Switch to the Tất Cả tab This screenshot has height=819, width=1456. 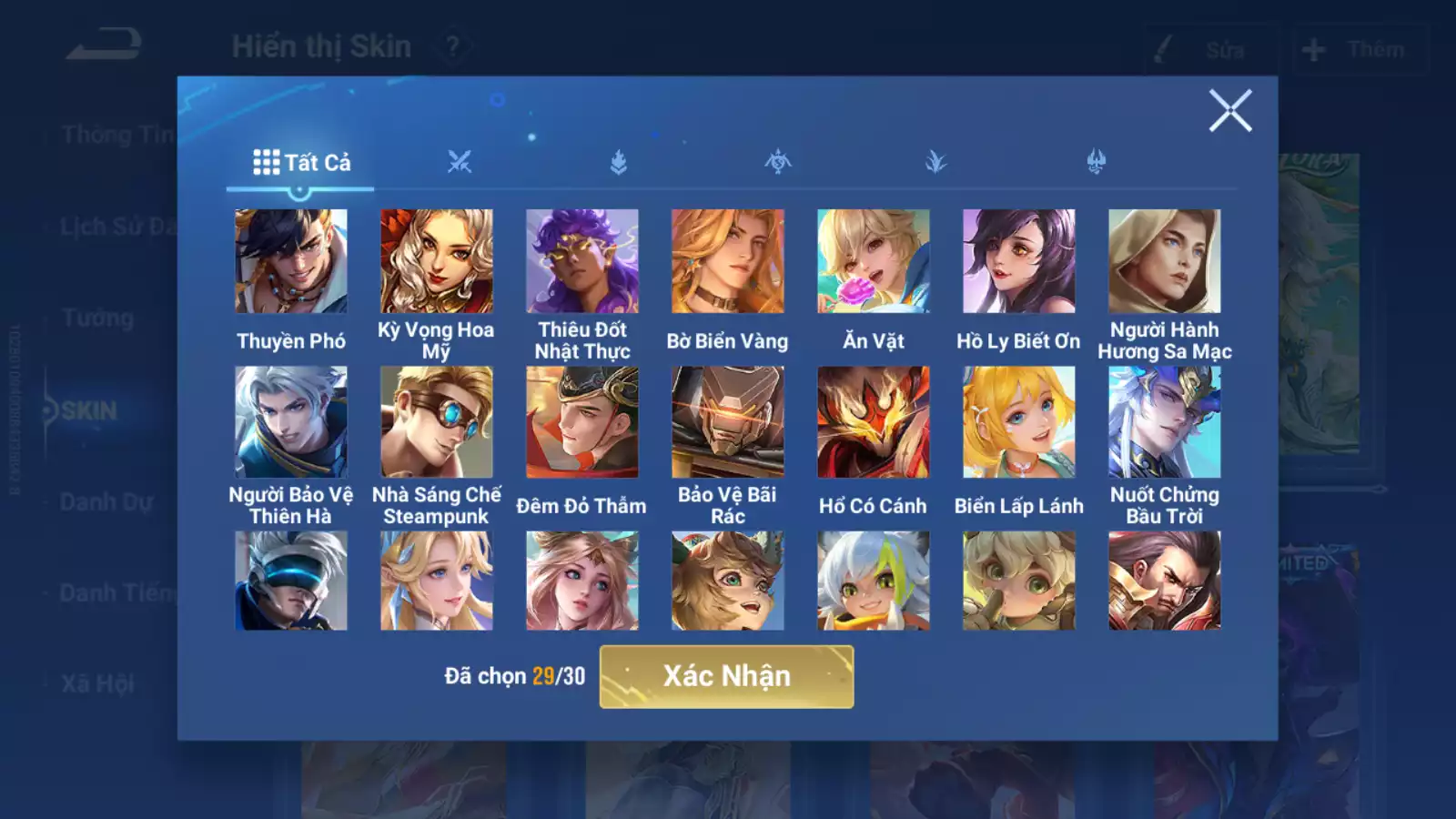[301, 163]
